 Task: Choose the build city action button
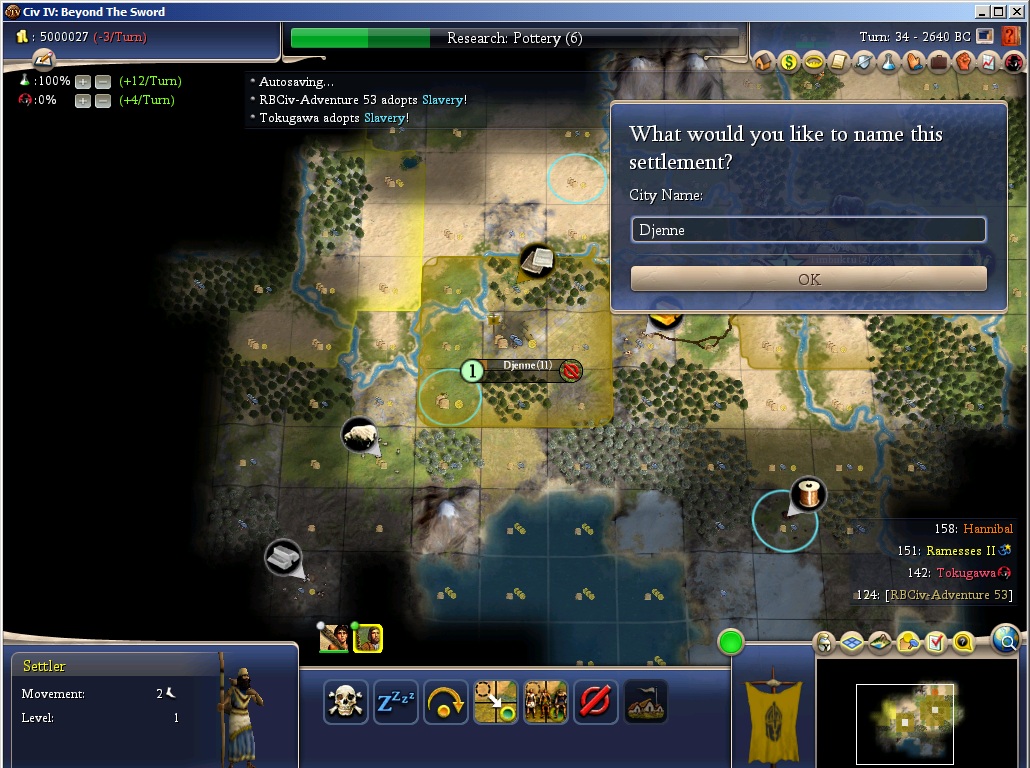tap(645, 701)
